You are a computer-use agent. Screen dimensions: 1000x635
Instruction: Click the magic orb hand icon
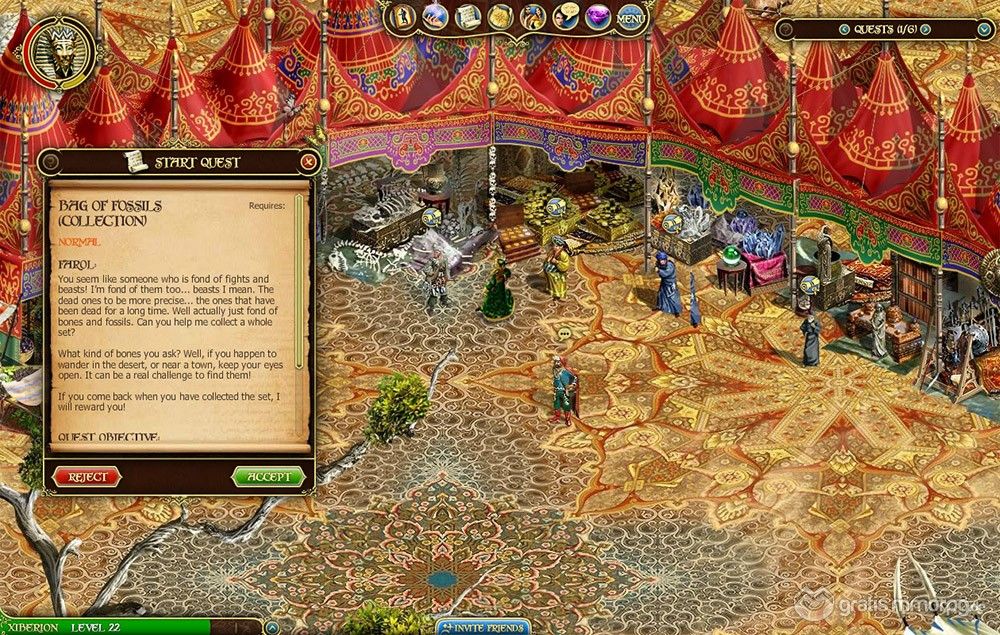tap(436, 17)
